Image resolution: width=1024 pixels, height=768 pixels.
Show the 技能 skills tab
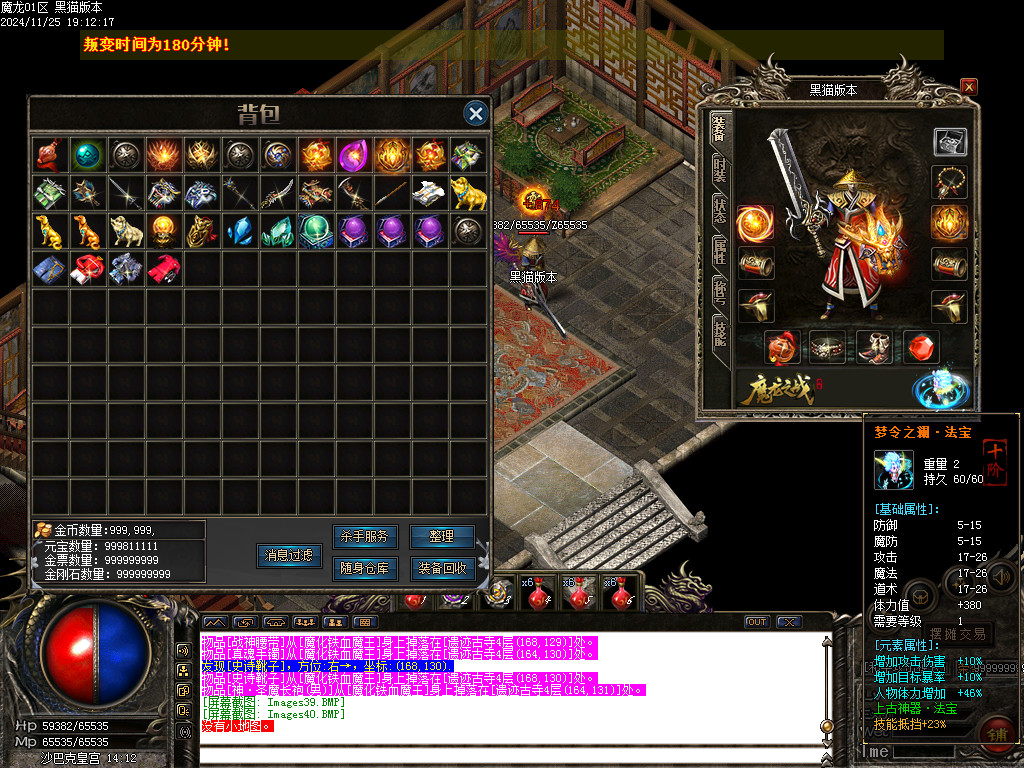click(719, 332)
